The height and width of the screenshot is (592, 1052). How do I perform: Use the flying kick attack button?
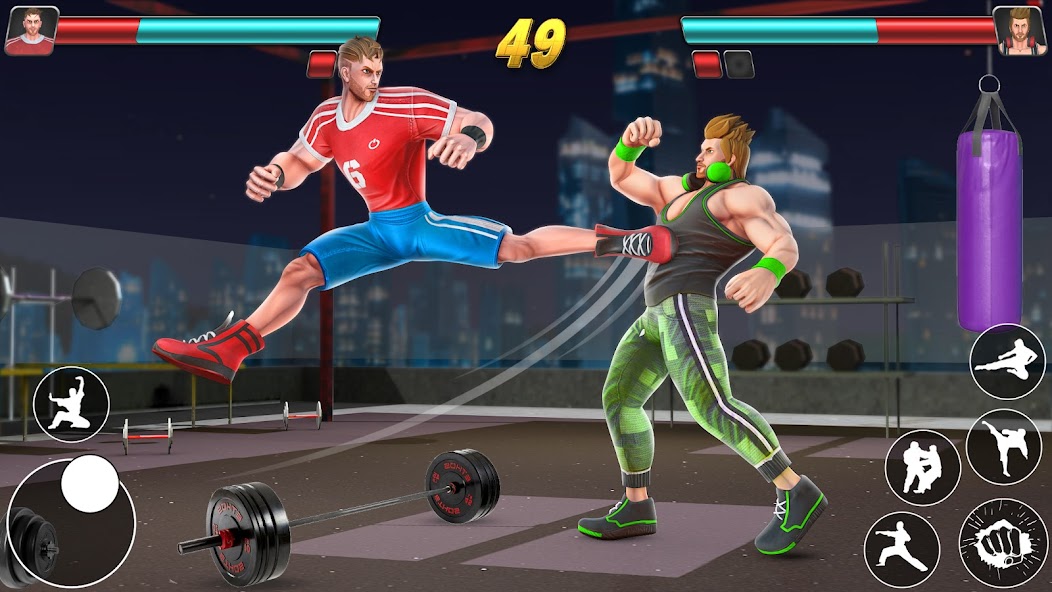(1007, 362)
